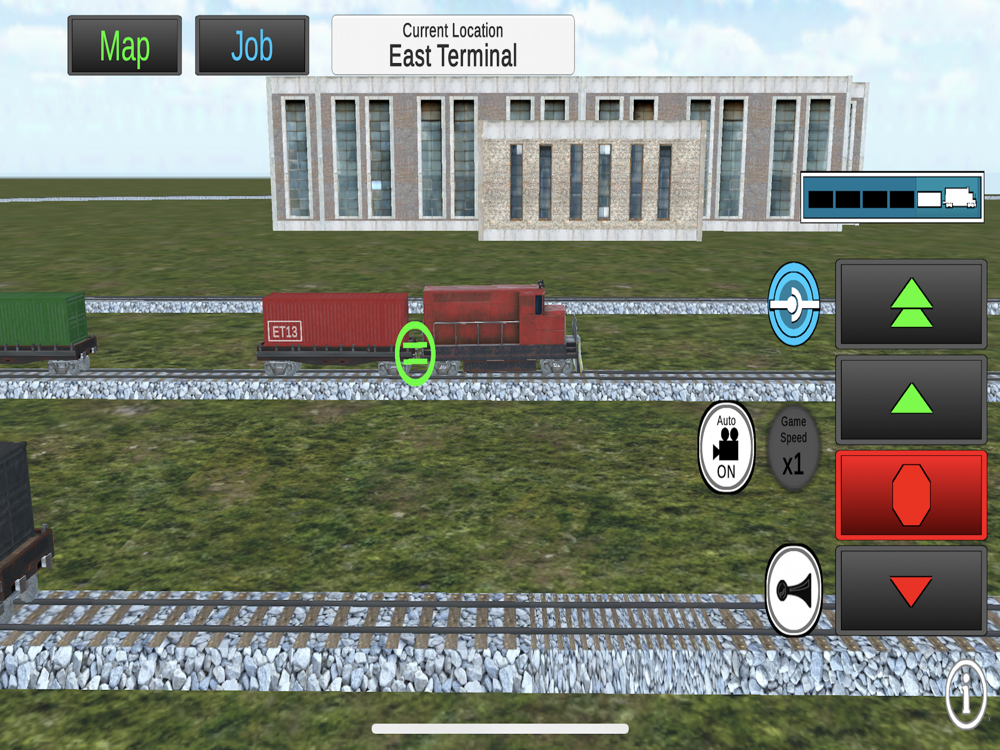The width and height of the screenshot is (1000, 750).
Task: Tap the green coupler marker on the train
Action: 415,353
